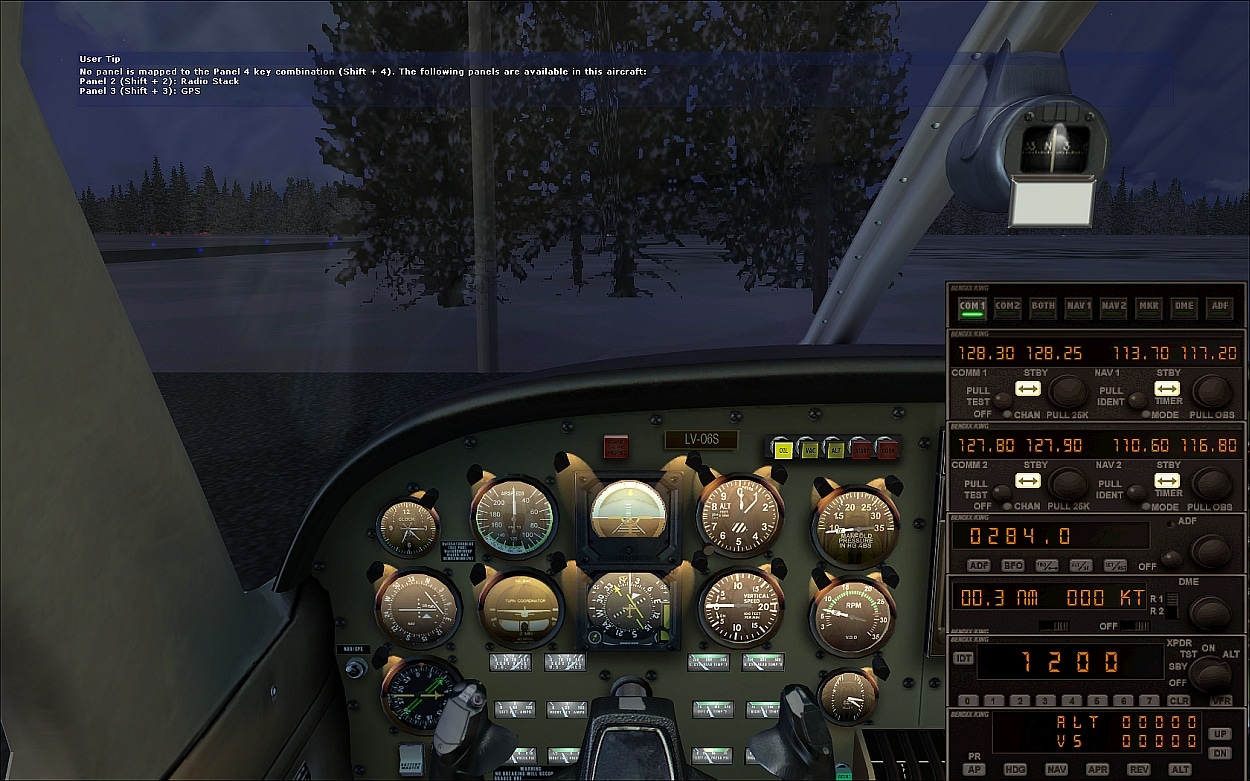Toggle the COM 2 audio button
This screenshot has width=1250, height=781.
pyautogui.click(x=1008, y=307)
